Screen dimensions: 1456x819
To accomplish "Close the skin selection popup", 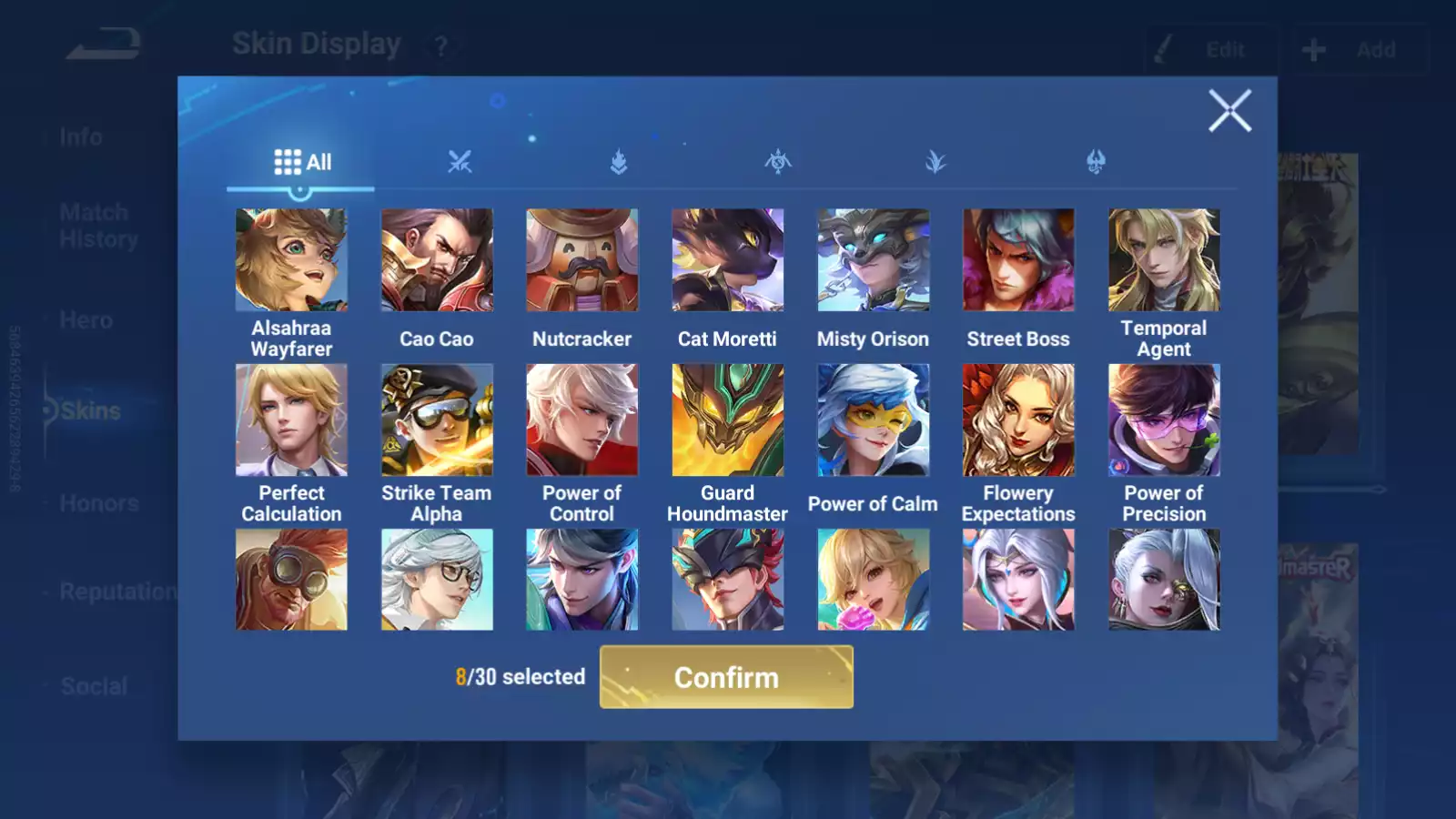I will tap(1229, 111).
